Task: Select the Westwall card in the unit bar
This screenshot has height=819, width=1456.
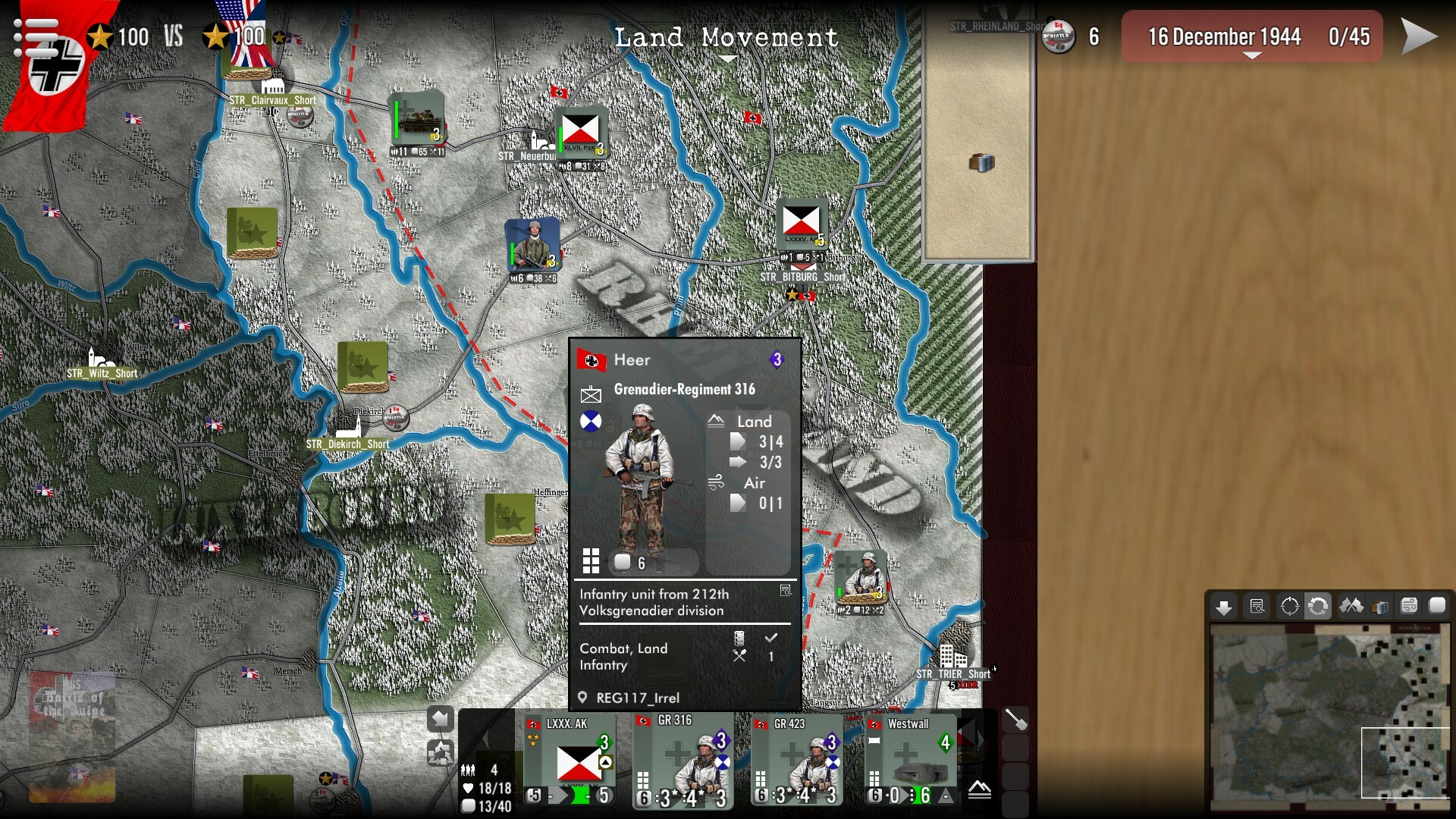Action: pyautogui.click(x=910, y=758)
